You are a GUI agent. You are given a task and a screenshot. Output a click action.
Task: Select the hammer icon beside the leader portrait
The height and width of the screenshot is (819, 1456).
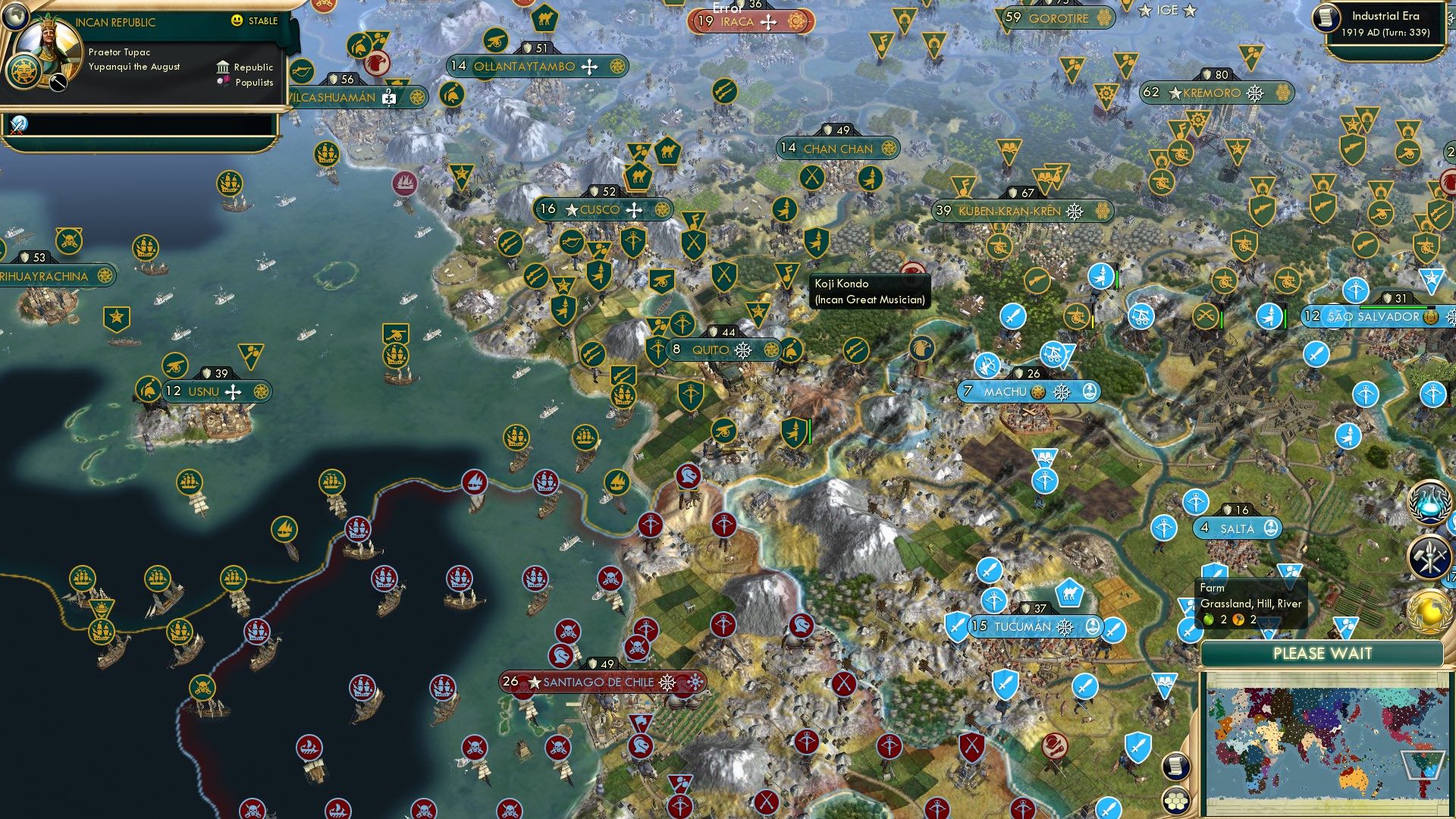(x=58, y=81)
